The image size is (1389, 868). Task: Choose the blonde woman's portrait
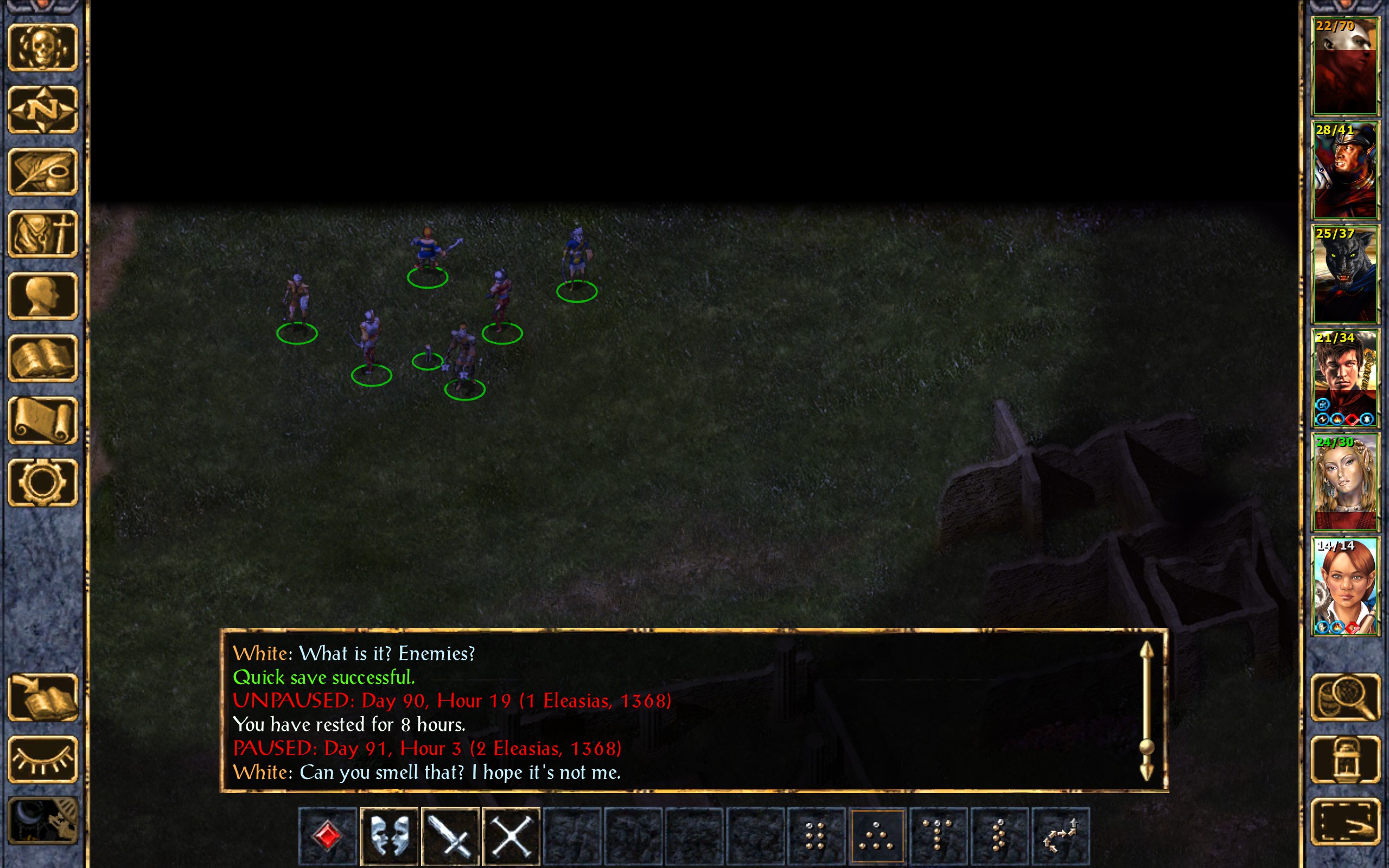click(x=1344, y=482)
